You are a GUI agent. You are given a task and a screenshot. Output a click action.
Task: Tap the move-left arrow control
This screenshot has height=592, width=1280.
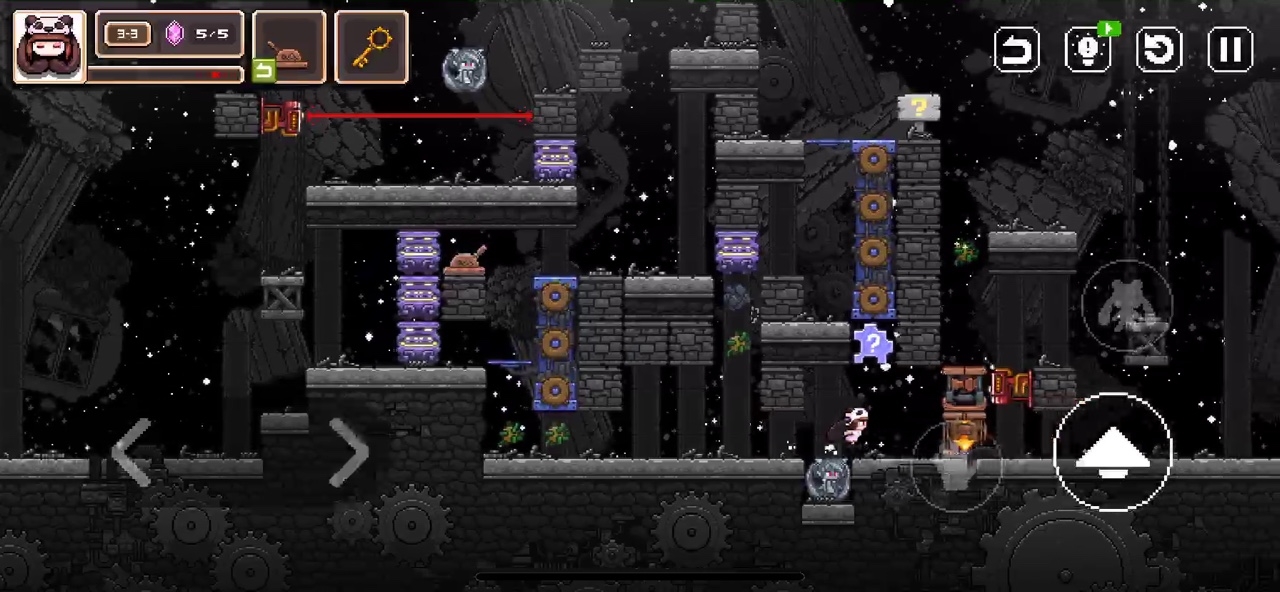(x=132, y=452)
